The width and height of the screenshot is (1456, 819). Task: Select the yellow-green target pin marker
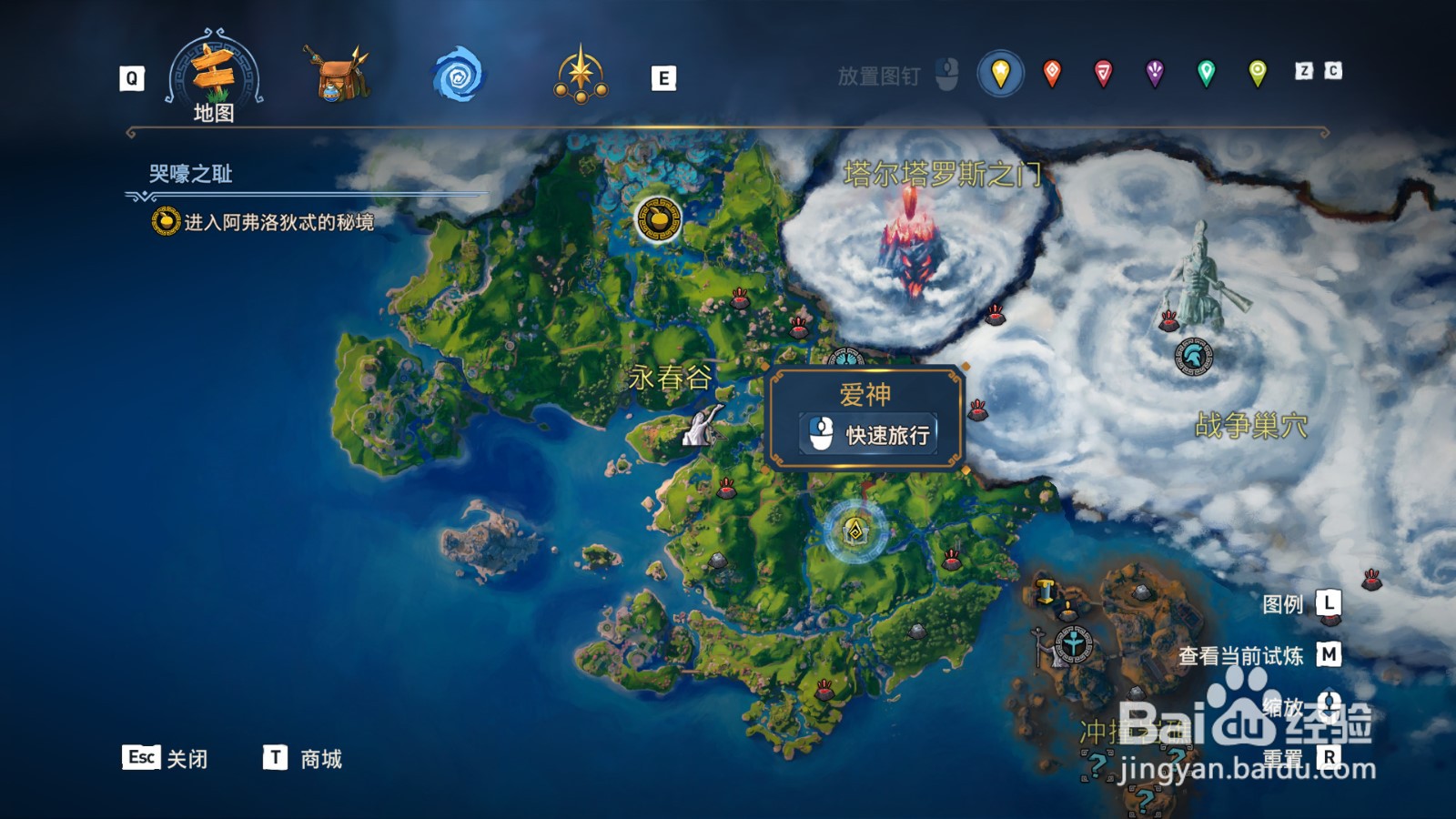tap(1257, 73)
